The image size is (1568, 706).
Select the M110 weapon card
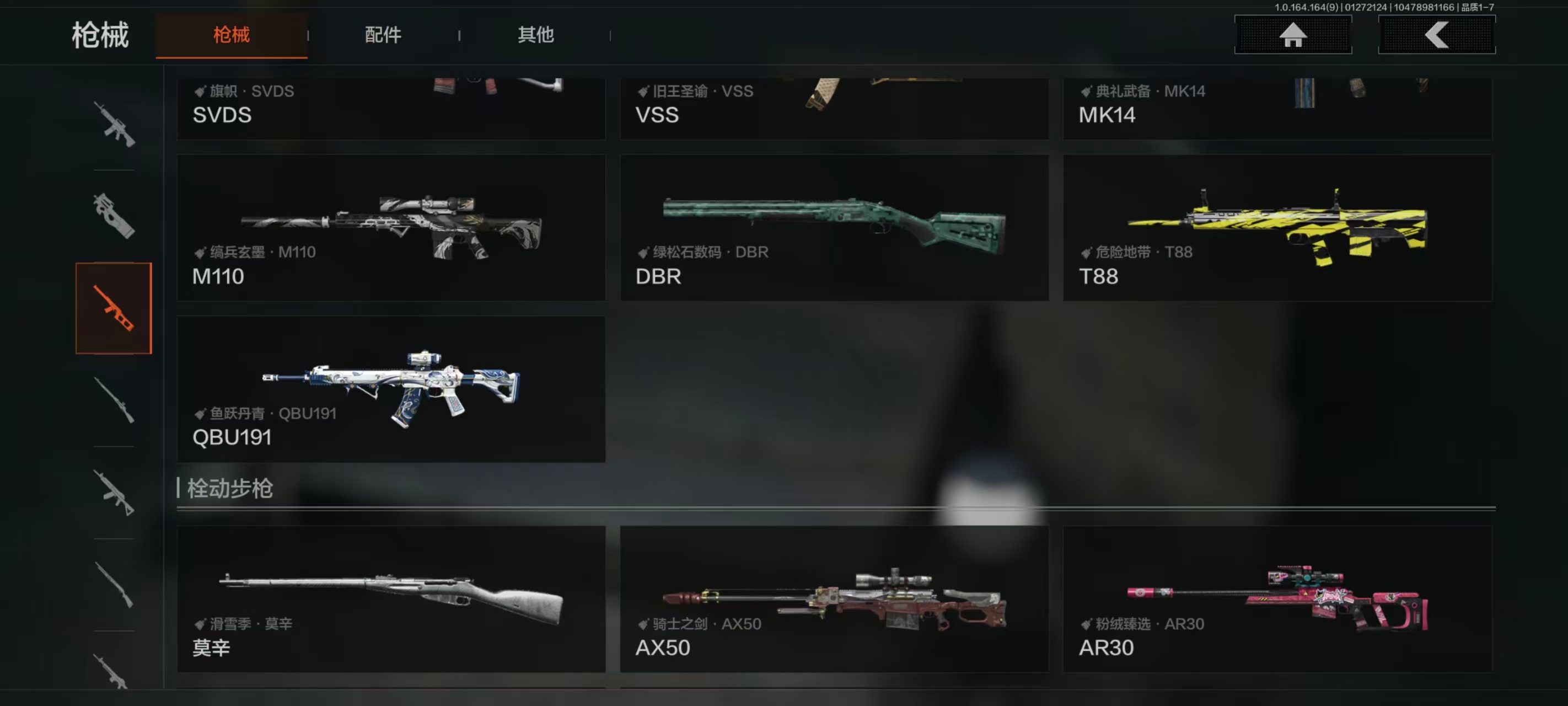click(x=391, y=227)
